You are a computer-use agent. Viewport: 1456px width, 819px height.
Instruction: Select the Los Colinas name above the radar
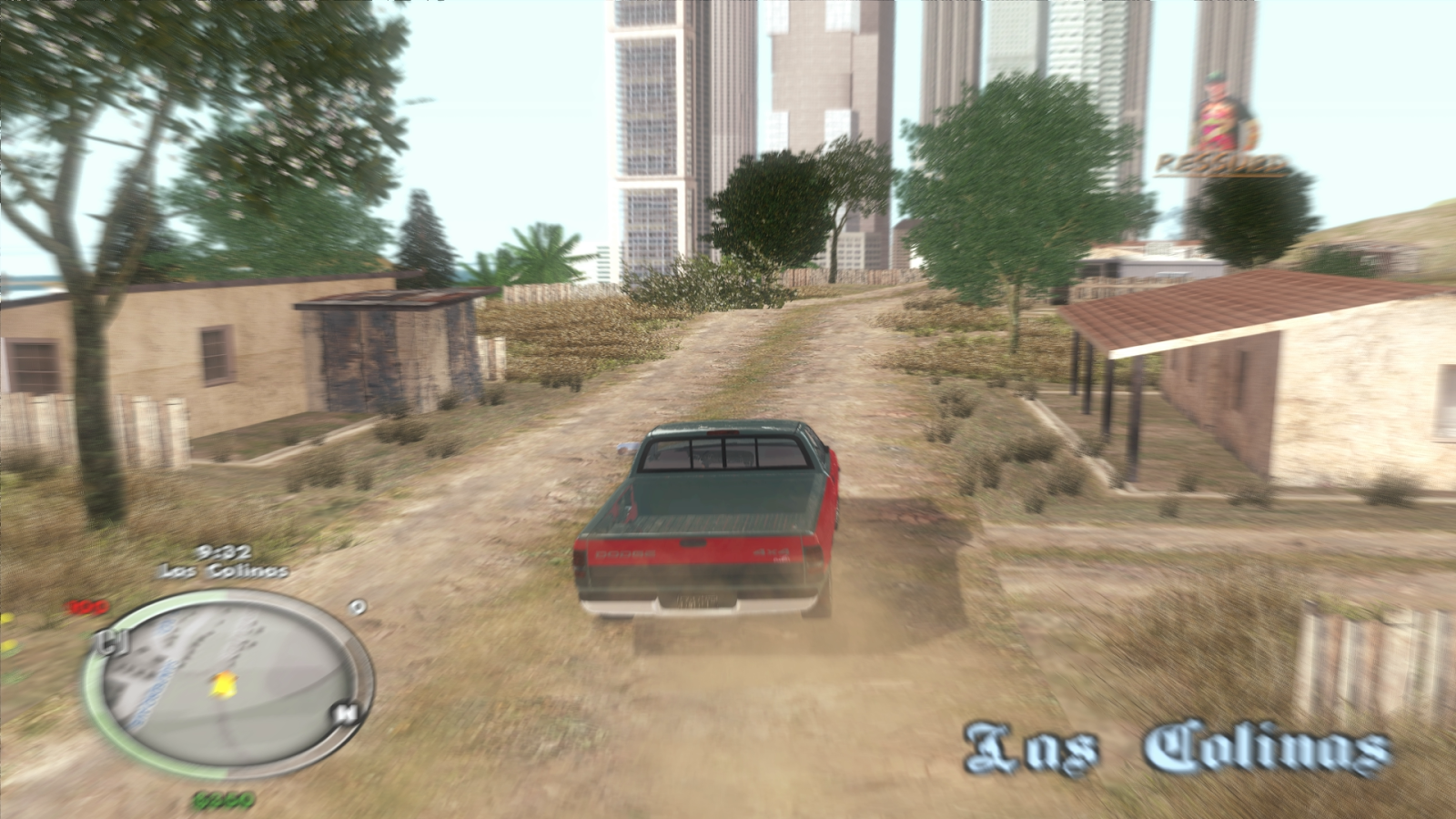click(x=221, y=572)
